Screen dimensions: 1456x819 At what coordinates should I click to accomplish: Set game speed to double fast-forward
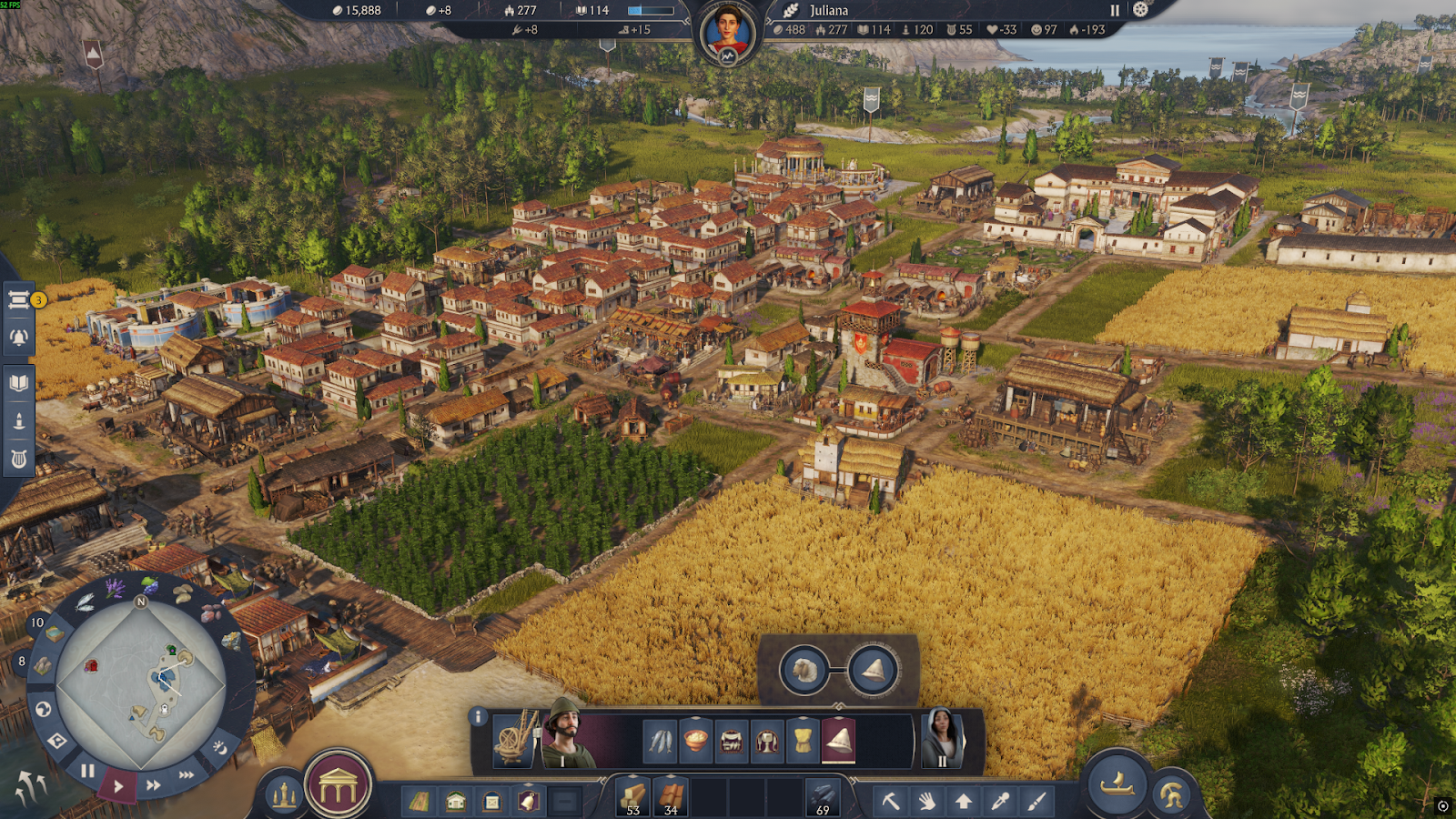(x=154, y=784)
